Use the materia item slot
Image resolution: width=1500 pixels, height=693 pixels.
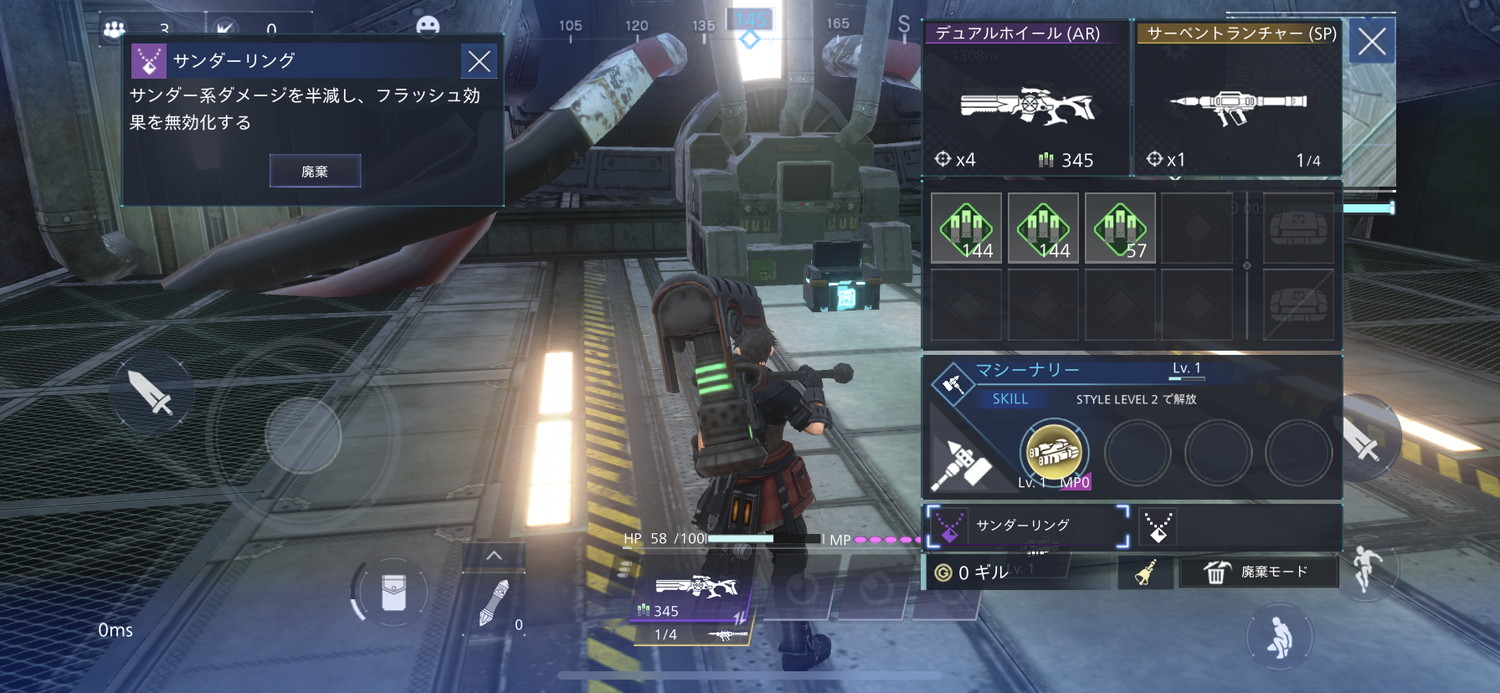pyautogui.click(x=494, y=604)
